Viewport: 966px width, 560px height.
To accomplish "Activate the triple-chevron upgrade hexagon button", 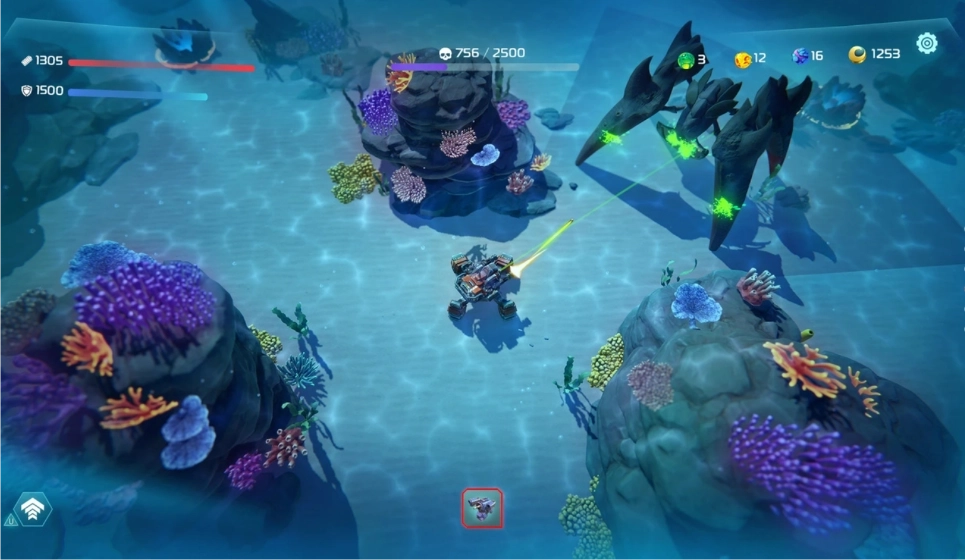I will (33, 511).
